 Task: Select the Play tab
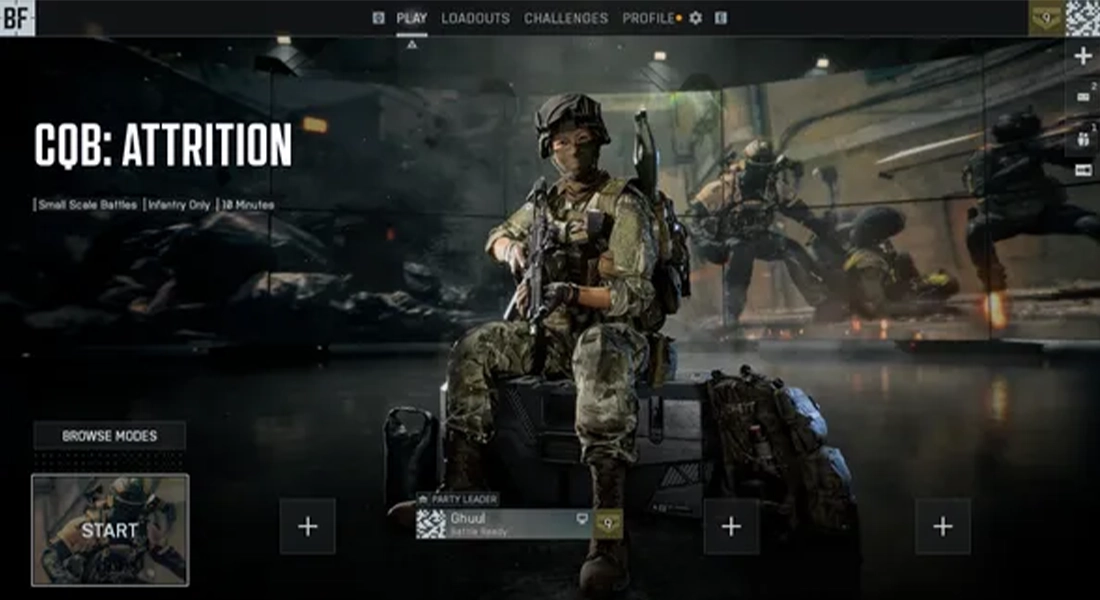pyautogui.click(x=411, y=18)
